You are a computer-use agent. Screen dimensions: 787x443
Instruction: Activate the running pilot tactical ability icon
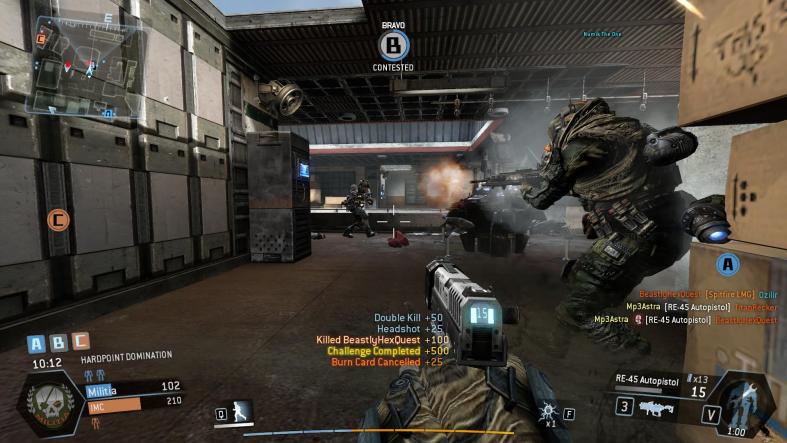click(x=240, y=411)
